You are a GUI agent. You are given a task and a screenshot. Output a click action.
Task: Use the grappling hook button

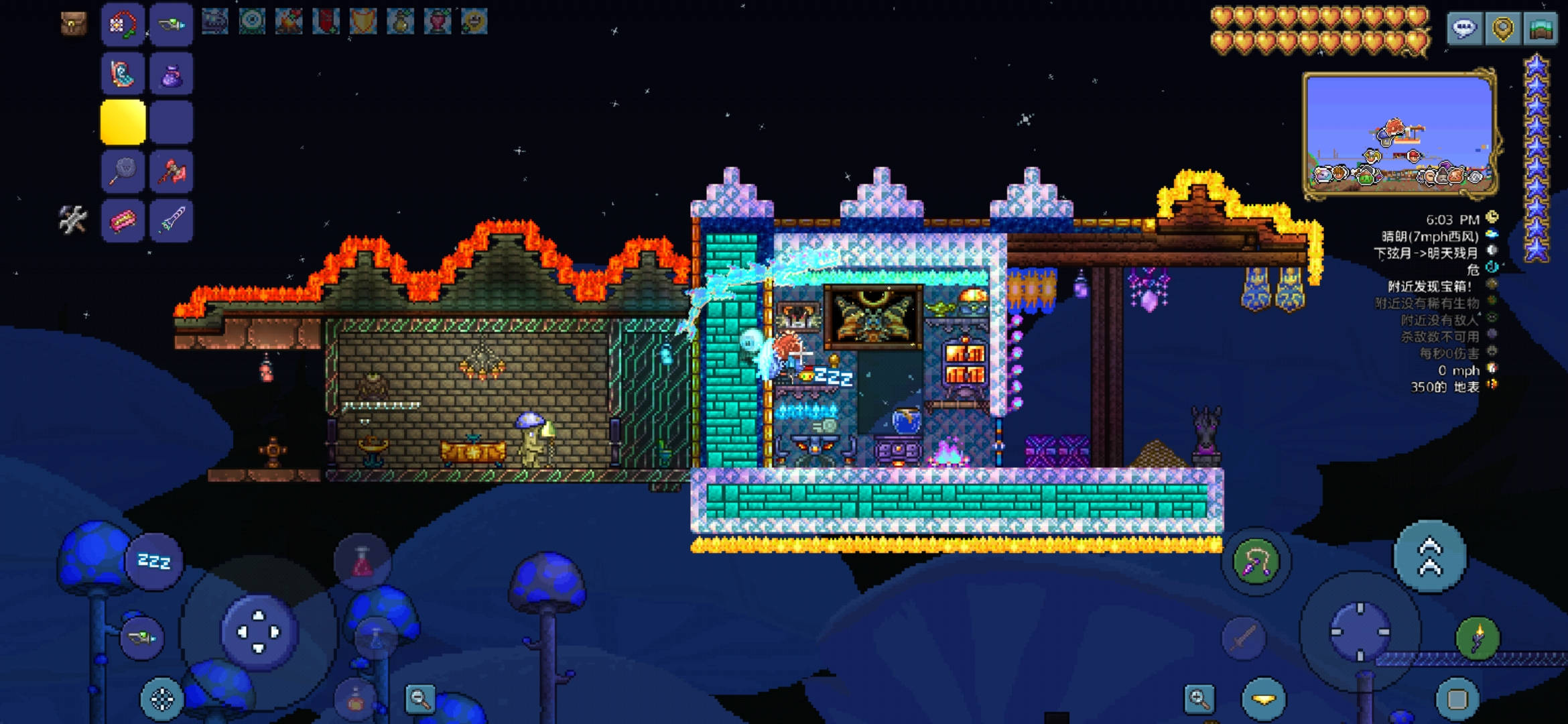pos(1256,562)
